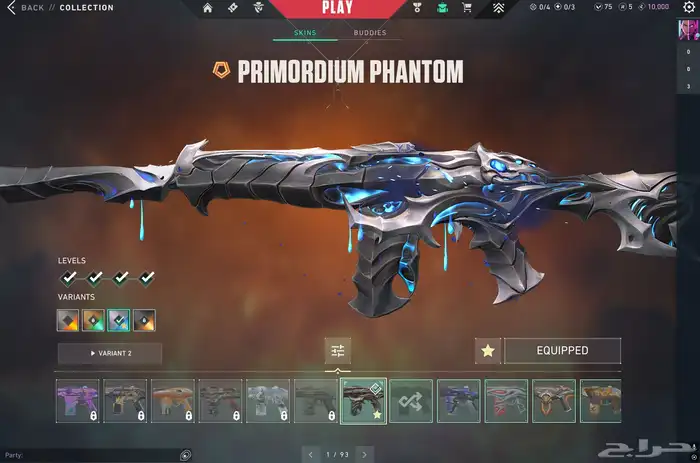Screen dimensions: 700x463
Task: Open the skin filter sliders button
Action: (338, 351)
